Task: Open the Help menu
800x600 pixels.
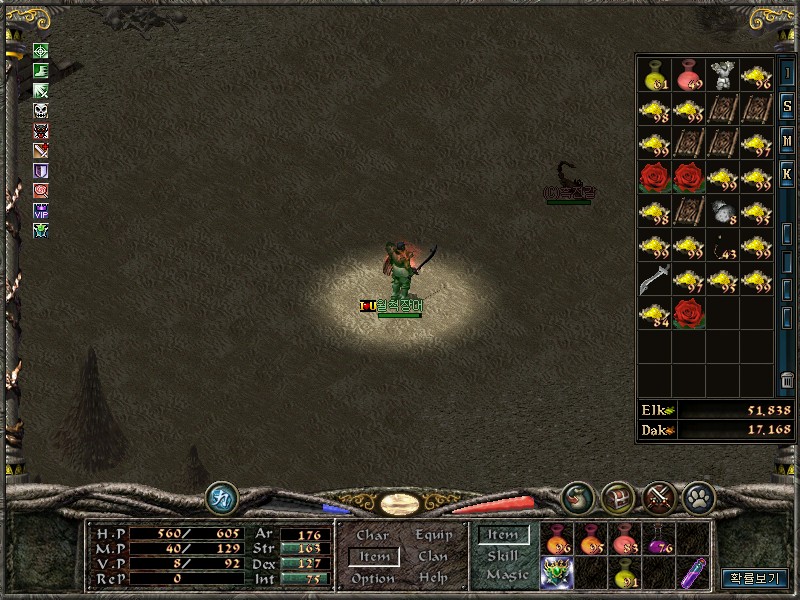Action: click(x=433, y=578)
